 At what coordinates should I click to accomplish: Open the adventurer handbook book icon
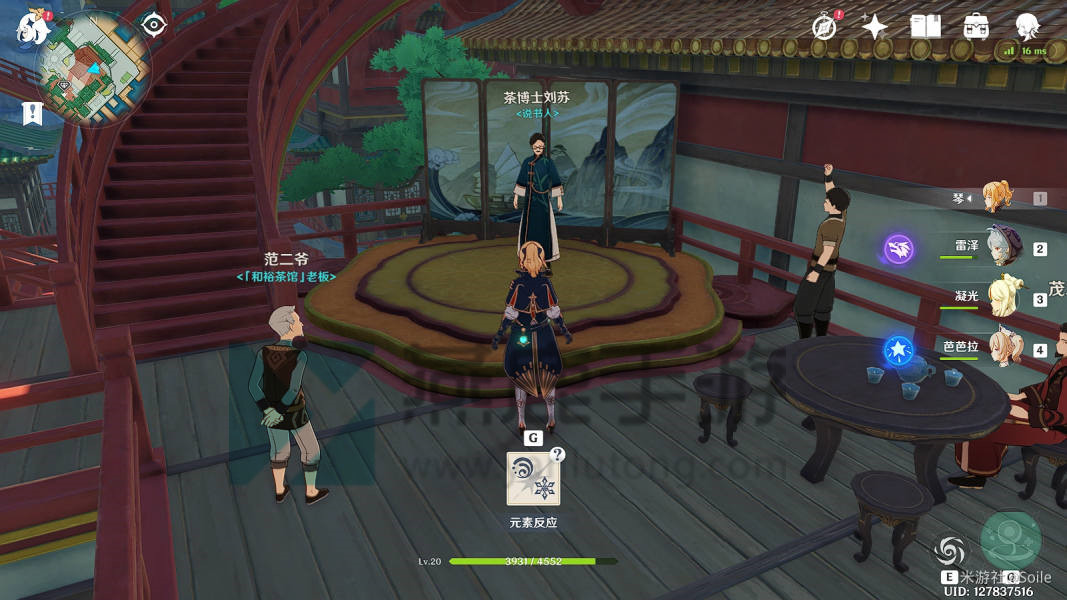click(925, 27)
